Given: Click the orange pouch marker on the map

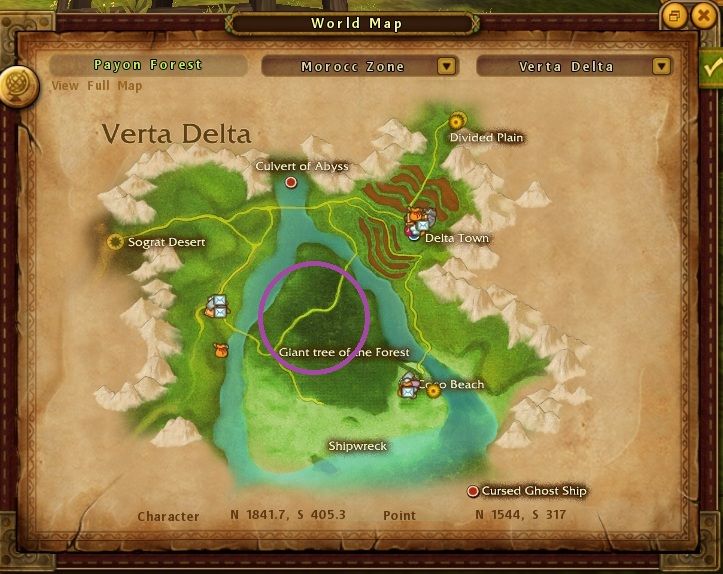Looking at the screenshot, I should coord(221,350).
